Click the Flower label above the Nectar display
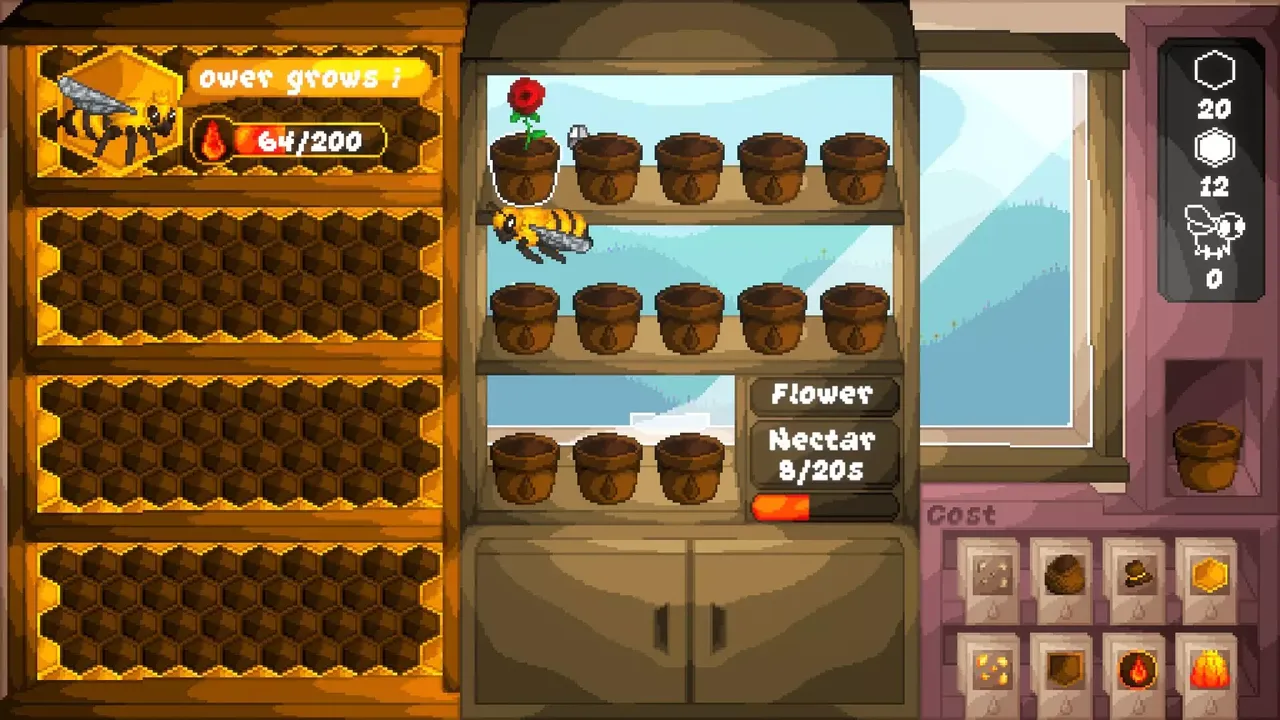Viewport: 1280px width, 720px height. click(x=824, y=396)
